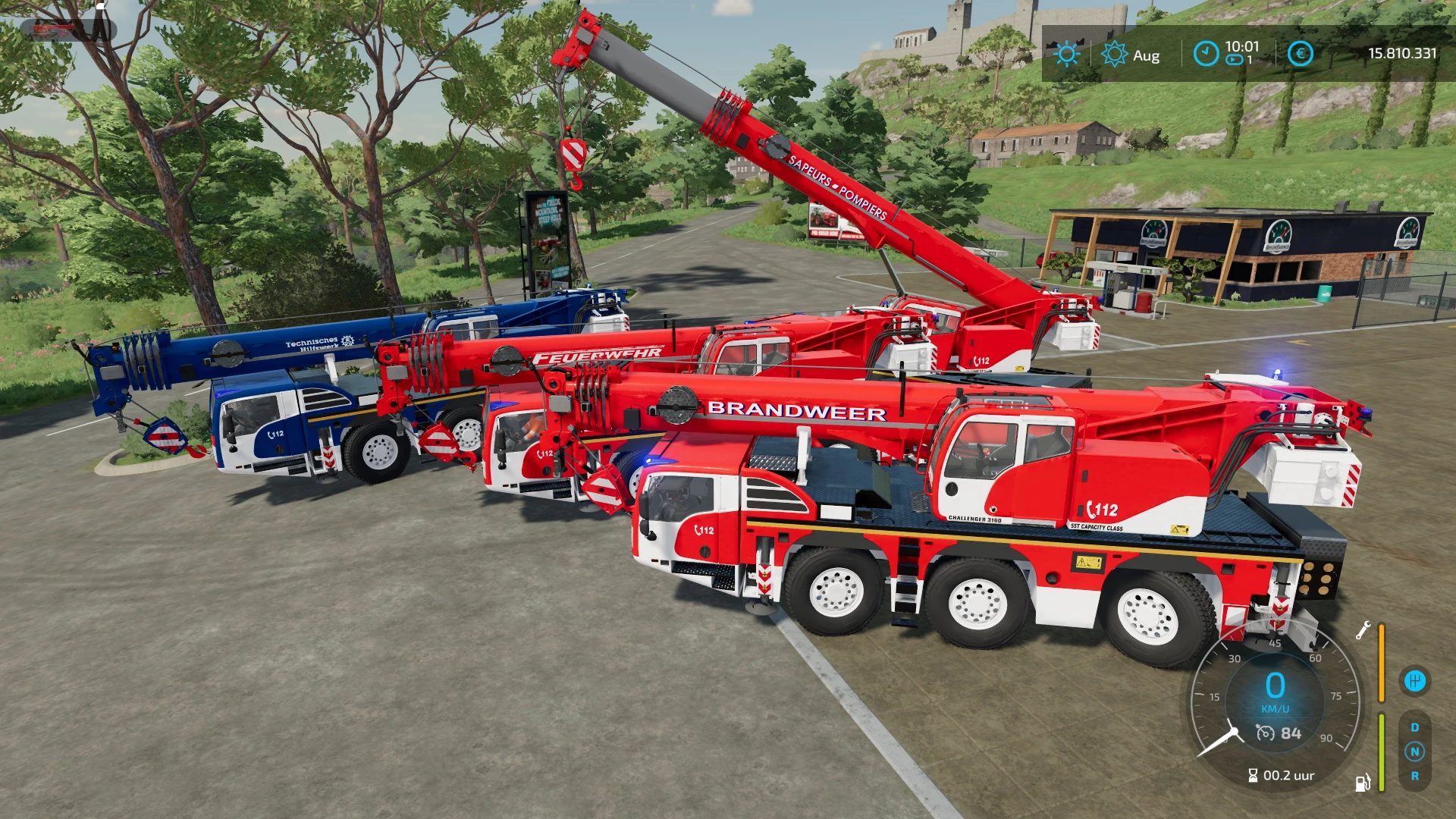Select the D drive gear indicator
This screenshot has width=1456, height=819.
click(1415, 726)
